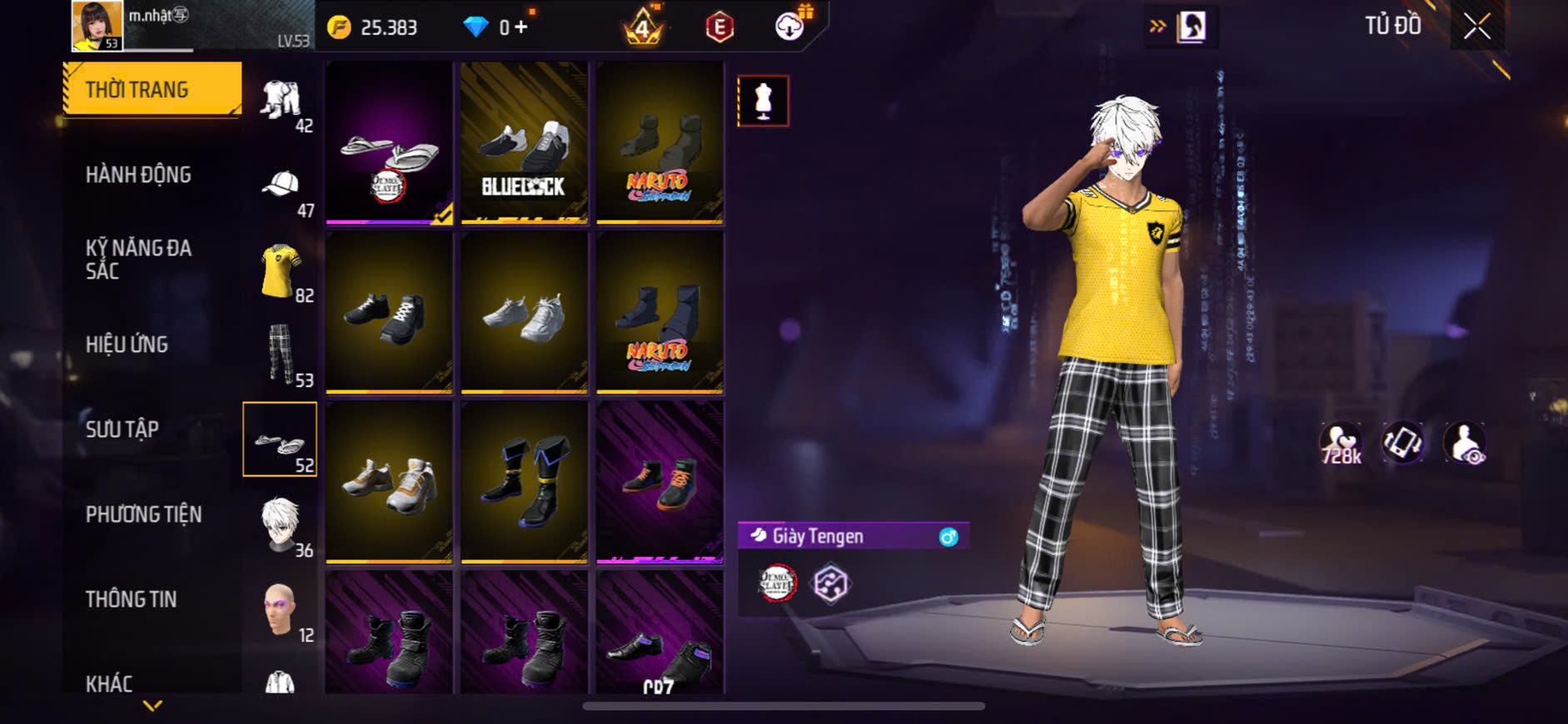Open the Phương Tiện vehicles tab

point(143,514)
